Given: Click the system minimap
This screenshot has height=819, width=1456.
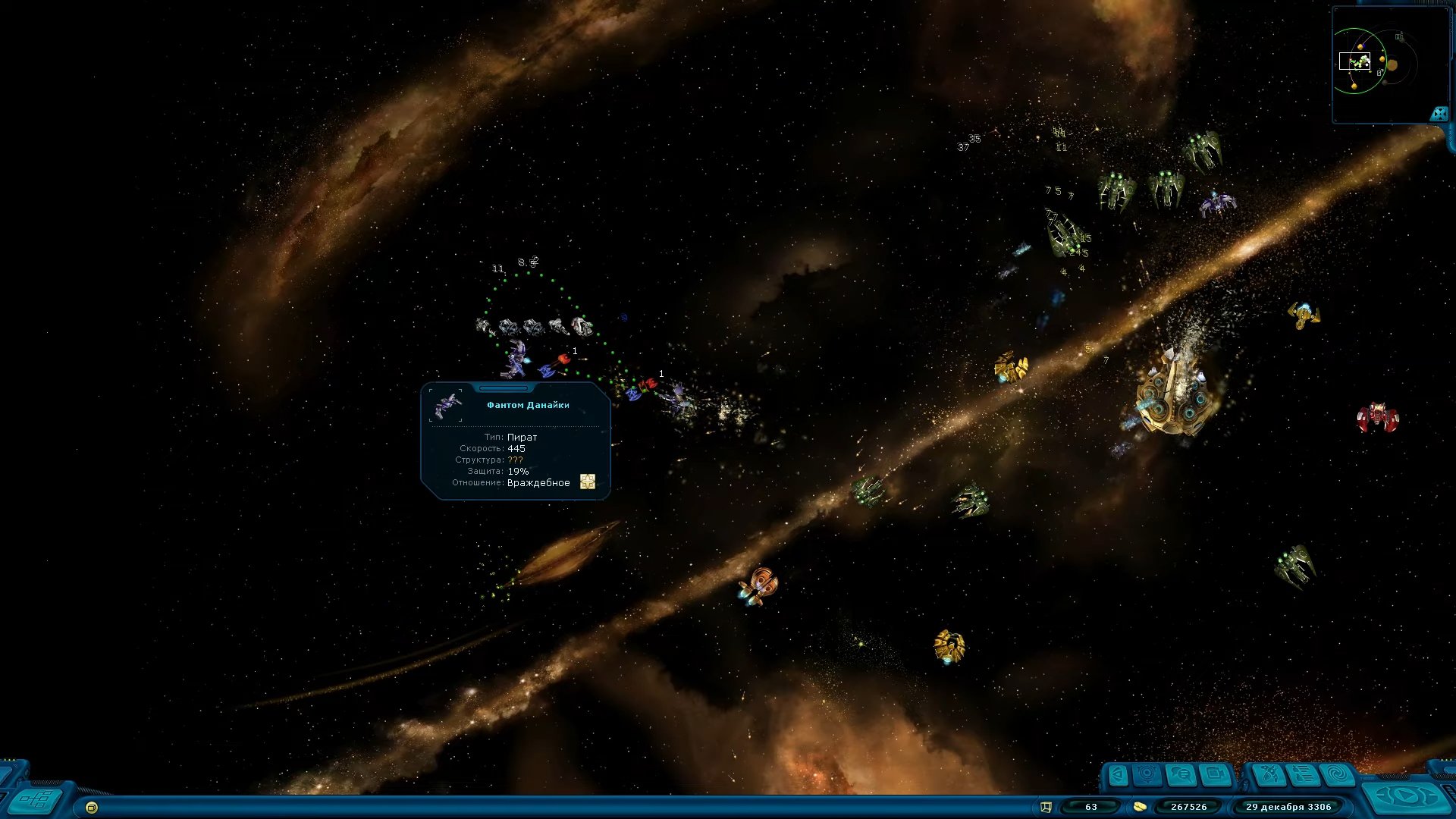Looking at the screenshot, I should tap(1380, 64).
